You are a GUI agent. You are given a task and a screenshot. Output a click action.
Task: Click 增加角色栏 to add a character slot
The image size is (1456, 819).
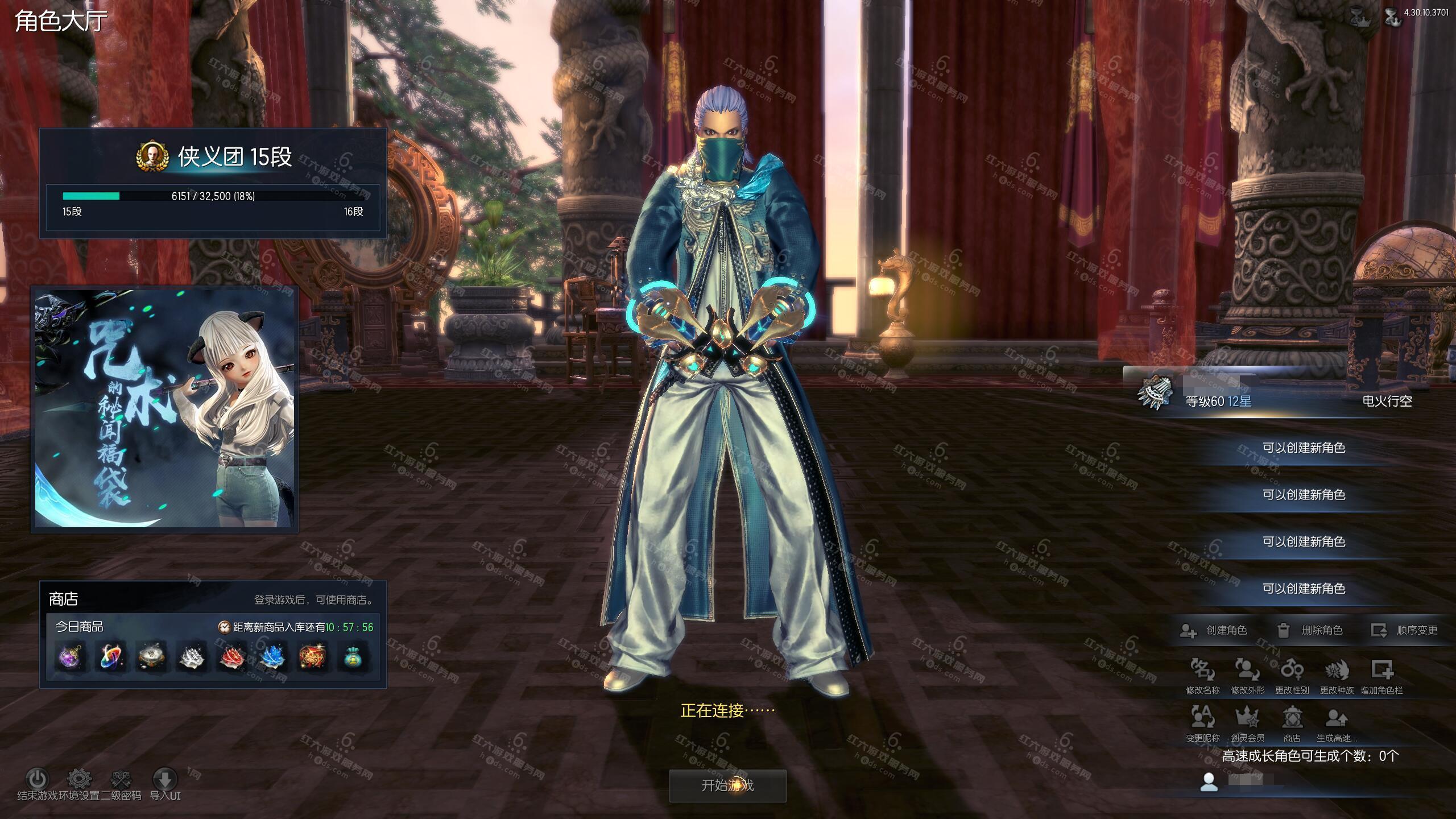(x=1381, y=671)
